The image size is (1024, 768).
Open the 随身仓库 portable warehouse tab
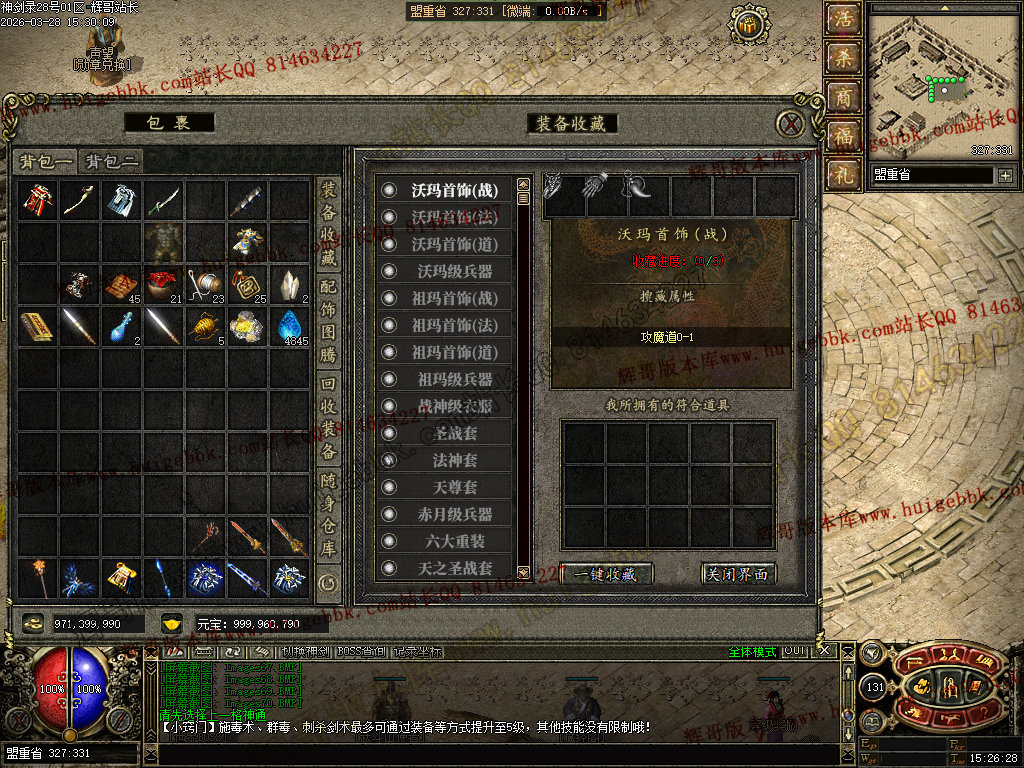click(x=328, y=514)
